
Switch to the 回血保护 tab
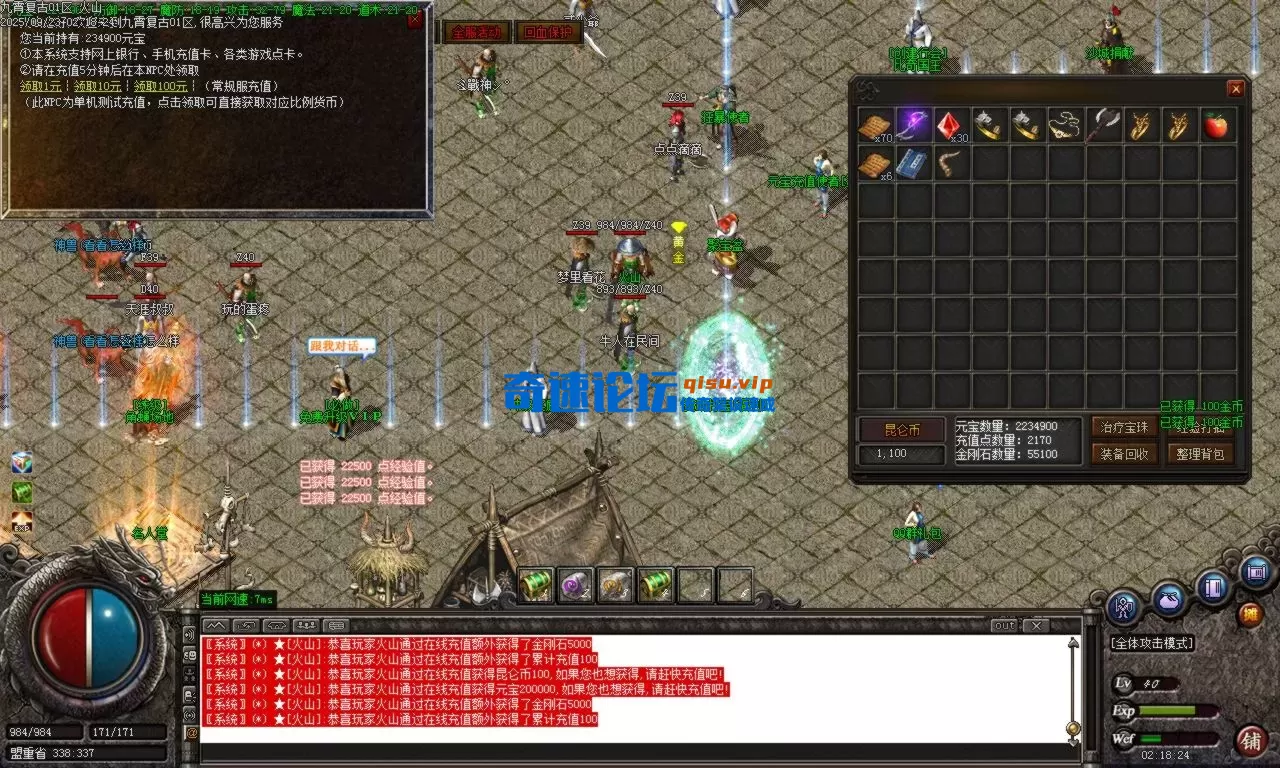click(548, 32)
